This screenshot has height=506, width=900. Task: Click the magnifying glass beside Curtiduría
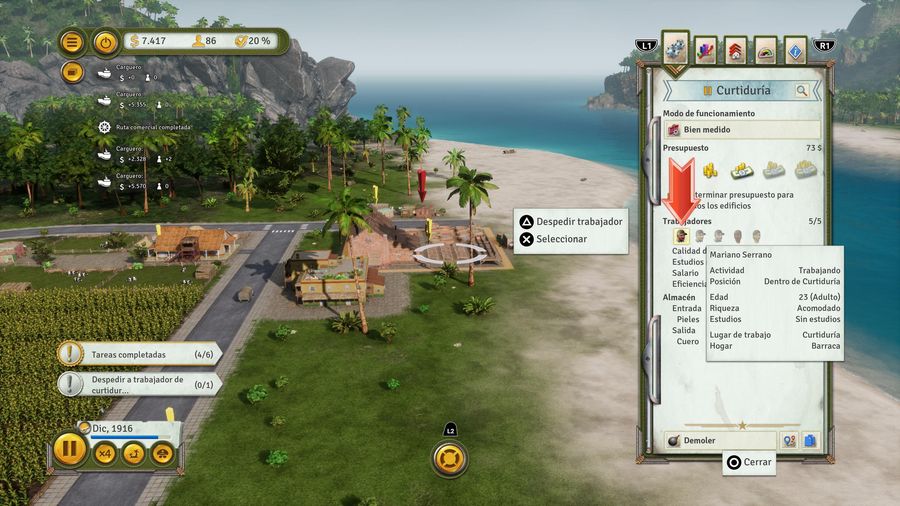click(802, 91)
